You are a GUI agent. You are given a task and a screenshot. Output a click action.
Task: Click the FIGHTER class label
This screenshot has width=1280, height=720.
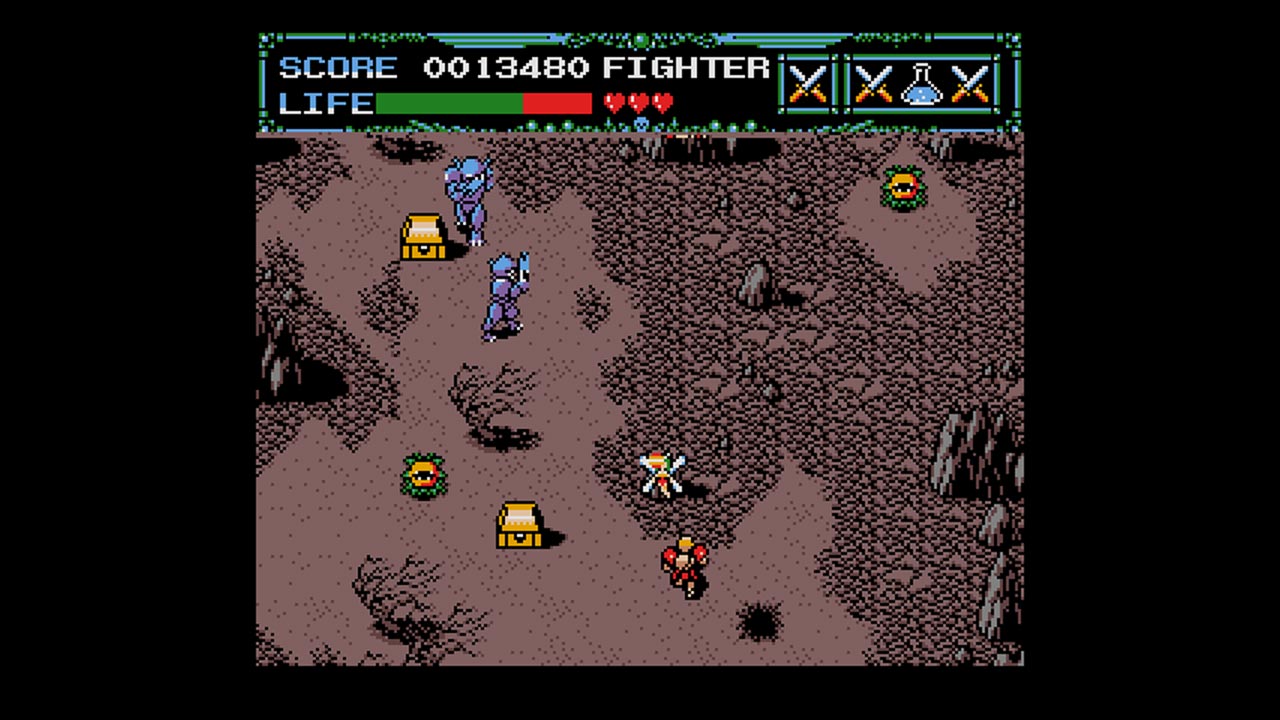[683, 67]
